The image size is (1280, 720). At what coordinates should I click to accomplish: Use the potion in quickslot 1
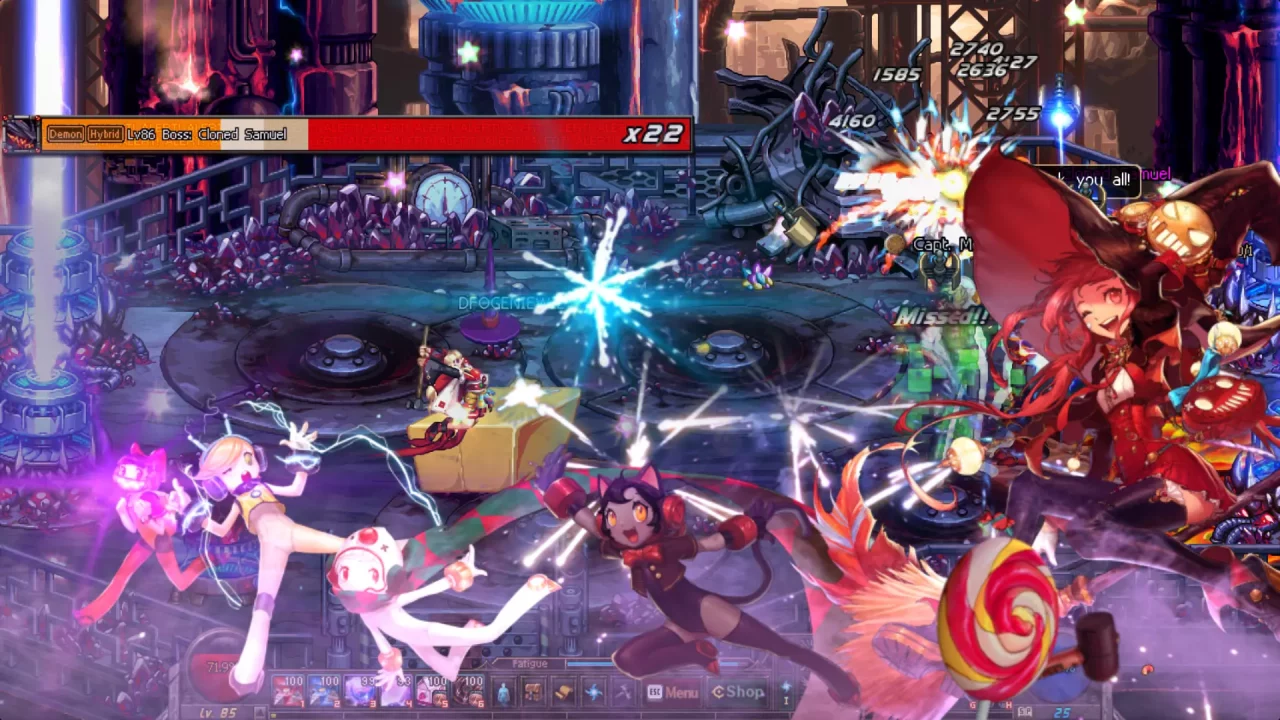pos(288,690)
